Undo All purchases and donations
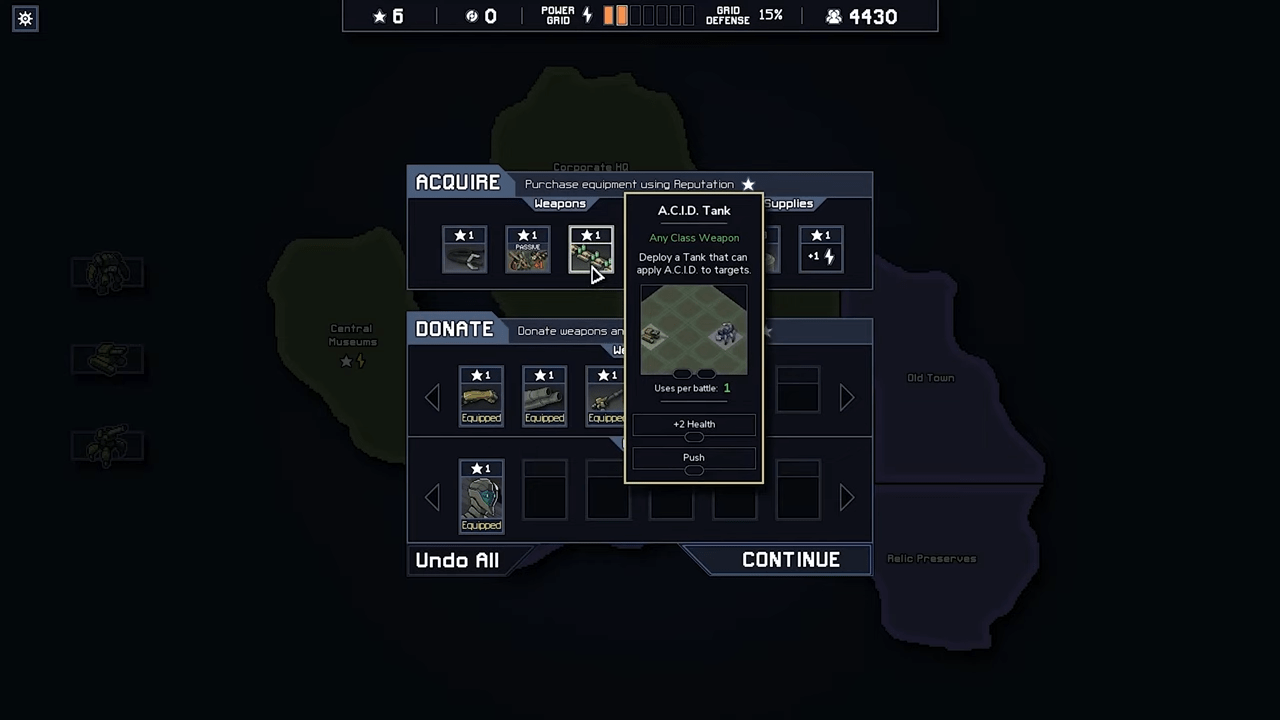The height and width of the screenshot is (720, 1280). tap(457, 560)
